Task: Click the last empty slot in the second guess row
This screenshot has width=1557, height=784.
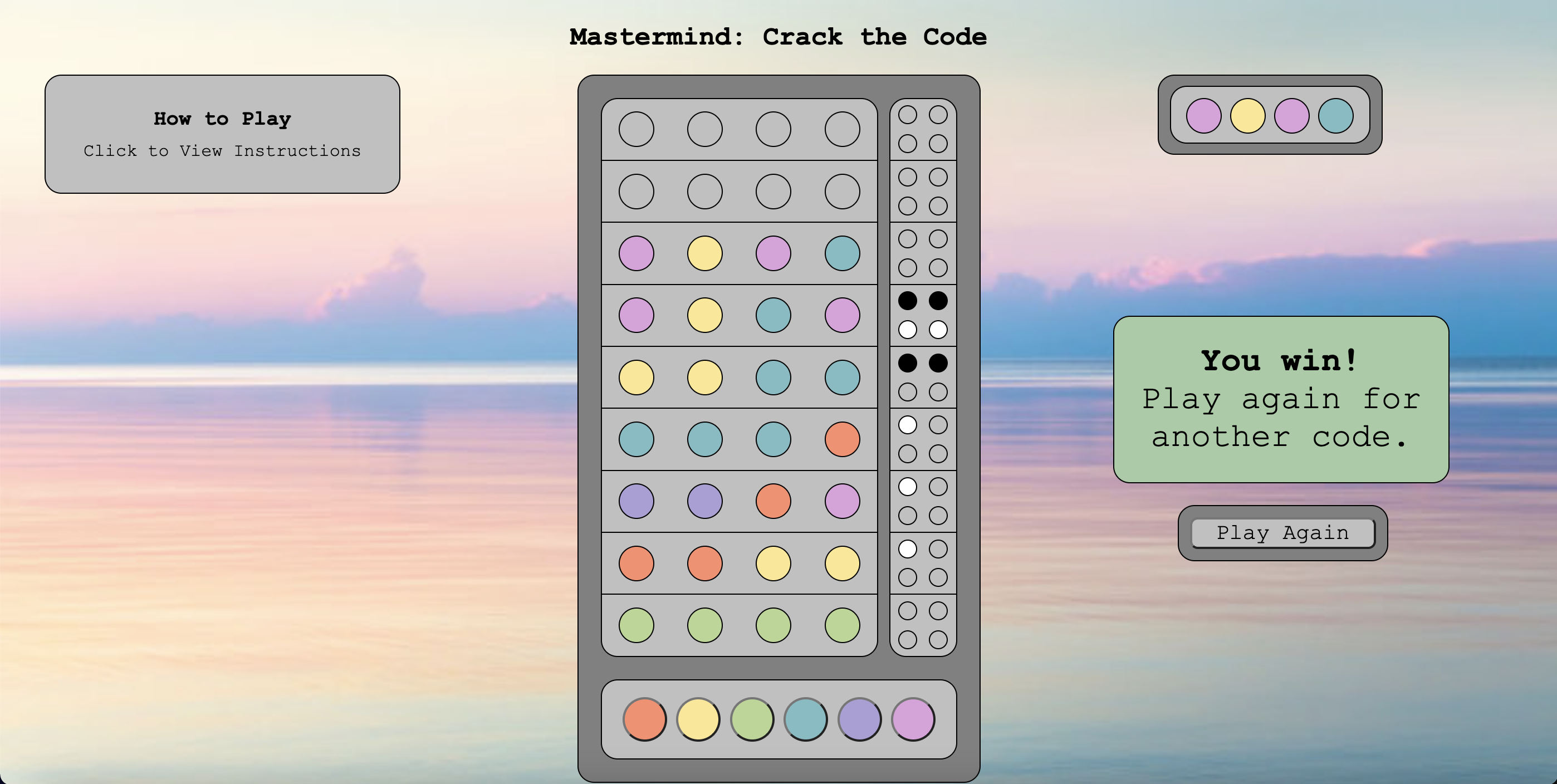Action: pos(841,191)
